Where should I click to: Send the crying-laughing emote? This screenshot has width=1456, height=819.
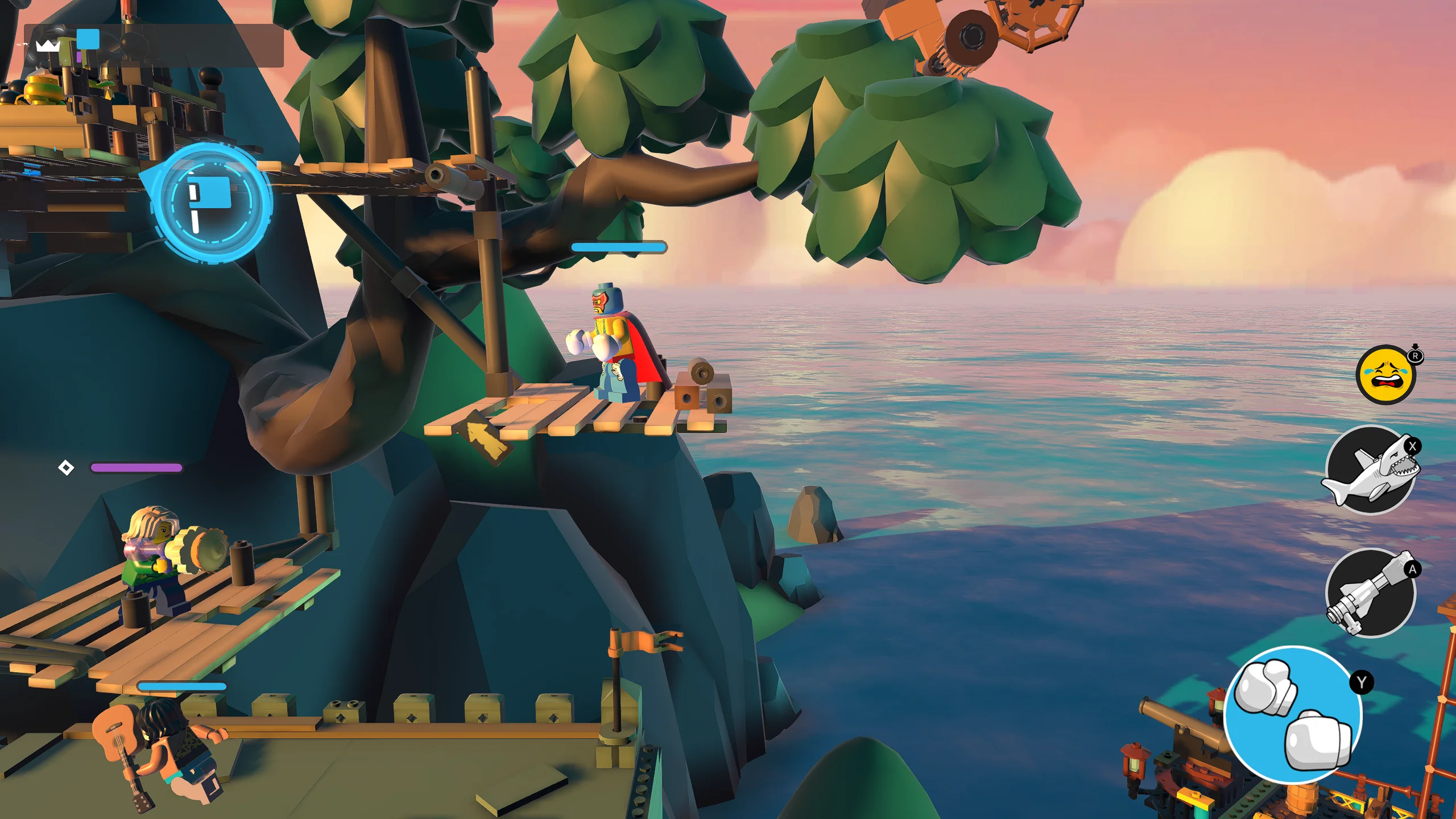pos(1385,375)
